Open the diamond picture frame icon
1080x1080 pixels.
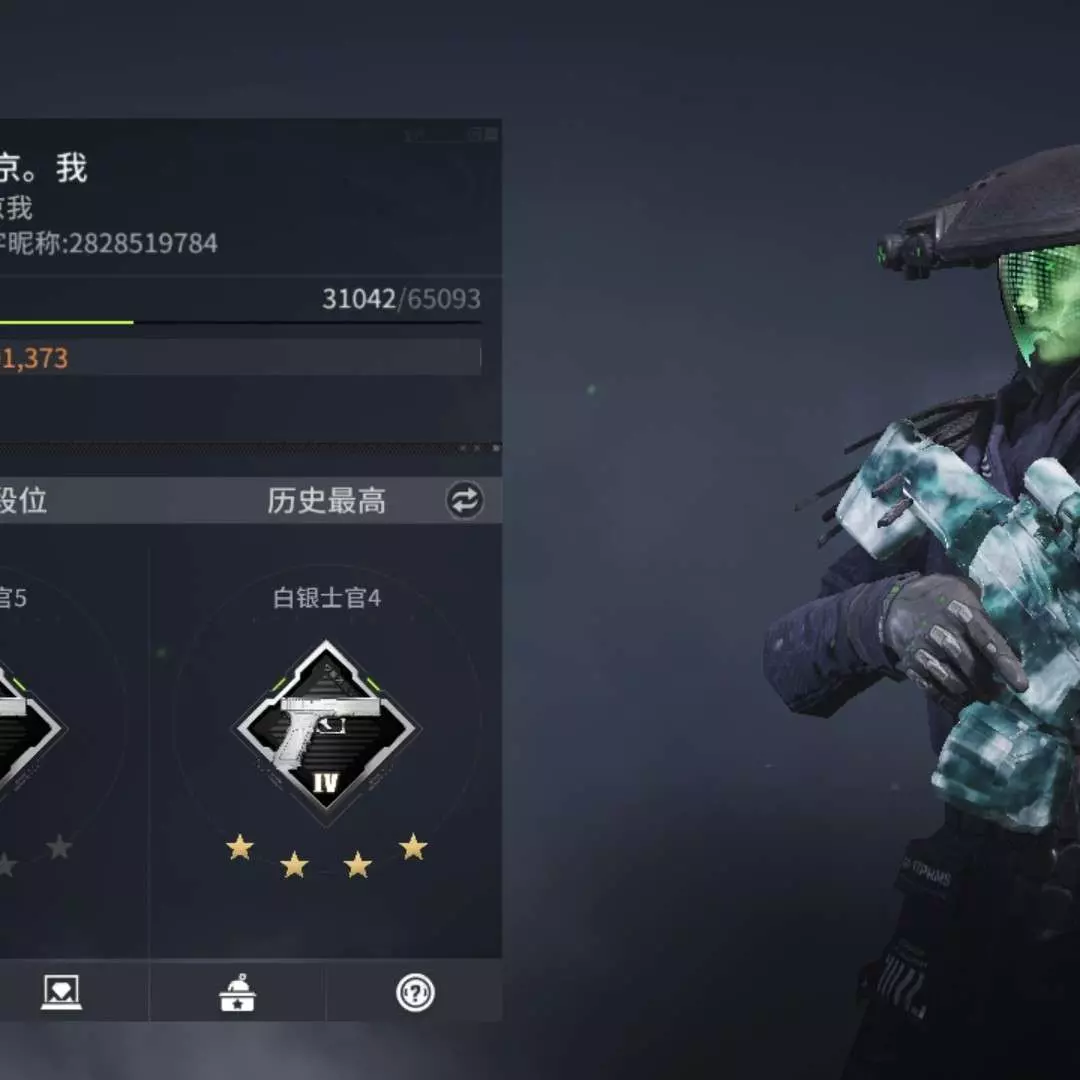coord(61,992)
